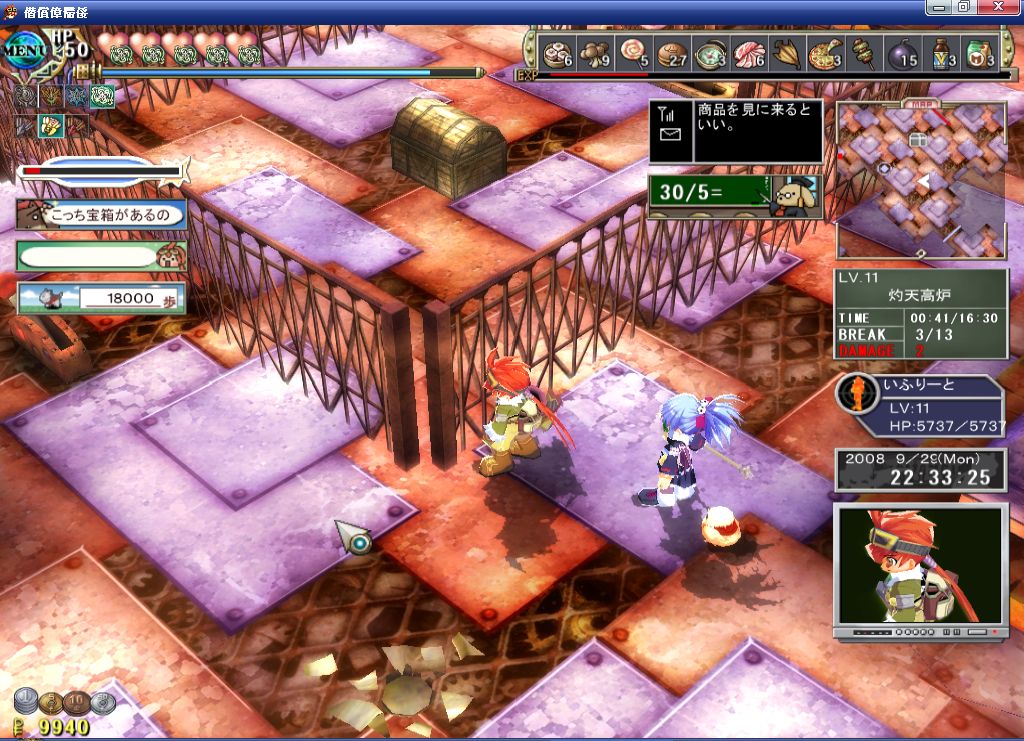Select the highlighted yellow glove weapon icon
Screen dimensions: 1024x741
[x=49, y=125]
